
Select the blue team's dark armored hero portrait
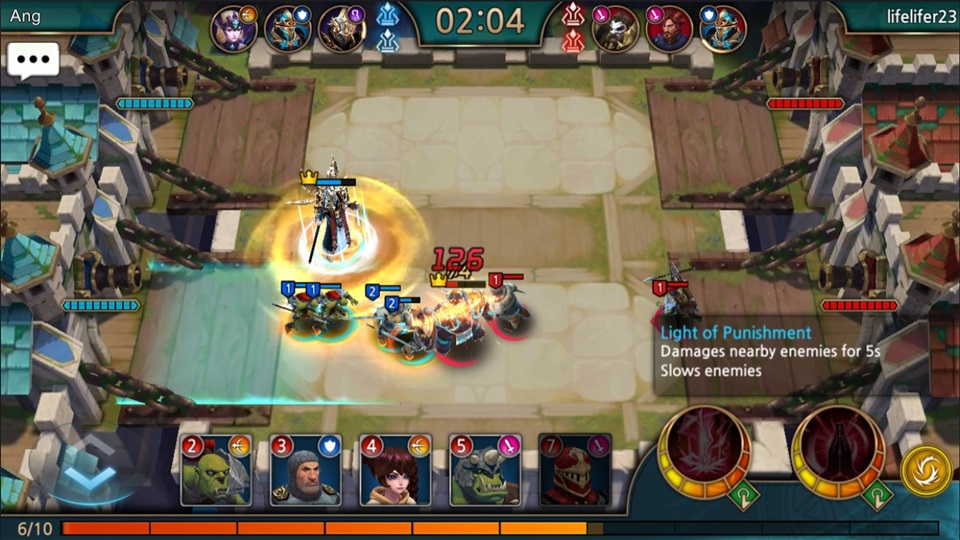[x=341, y=29]
